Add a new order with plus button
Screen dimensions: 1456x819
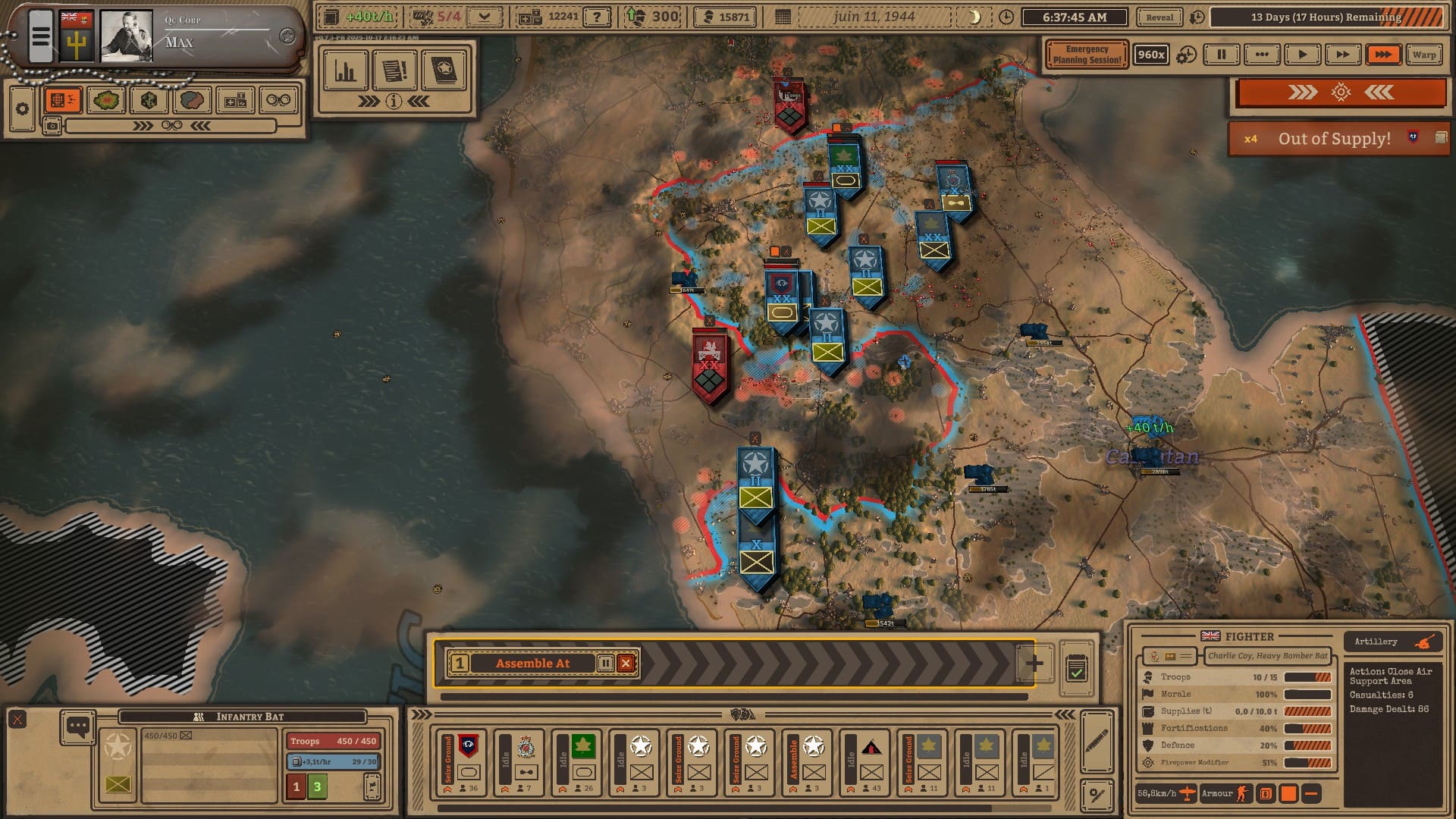coord(1034,664)
